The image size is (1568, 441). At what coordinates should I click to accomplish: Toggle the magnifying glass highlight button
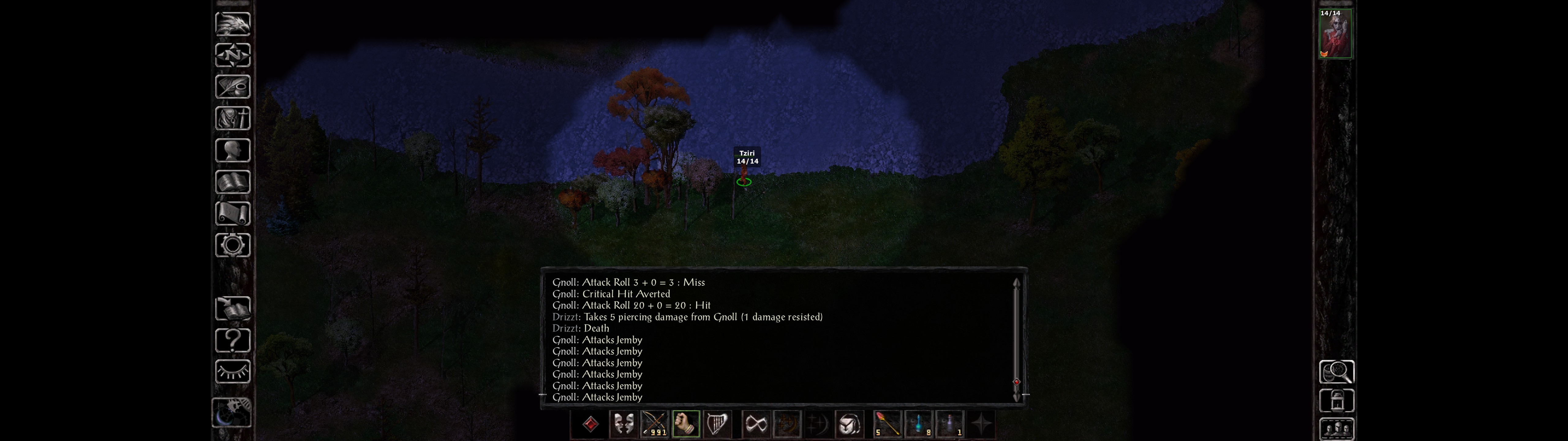[1336, 371]
